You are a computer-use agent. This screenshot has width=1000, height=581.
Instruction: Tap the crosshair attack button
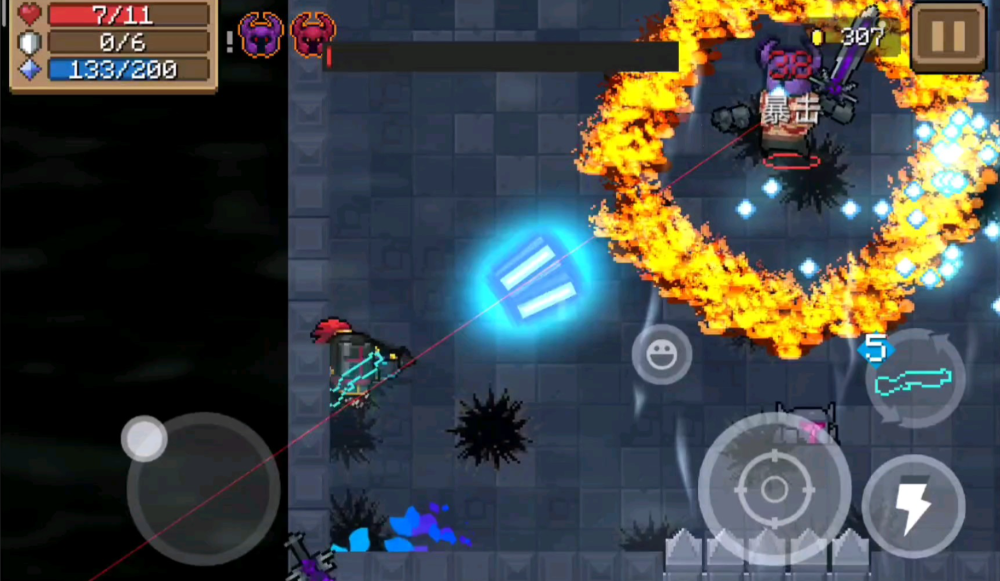[x=774, y=488]
